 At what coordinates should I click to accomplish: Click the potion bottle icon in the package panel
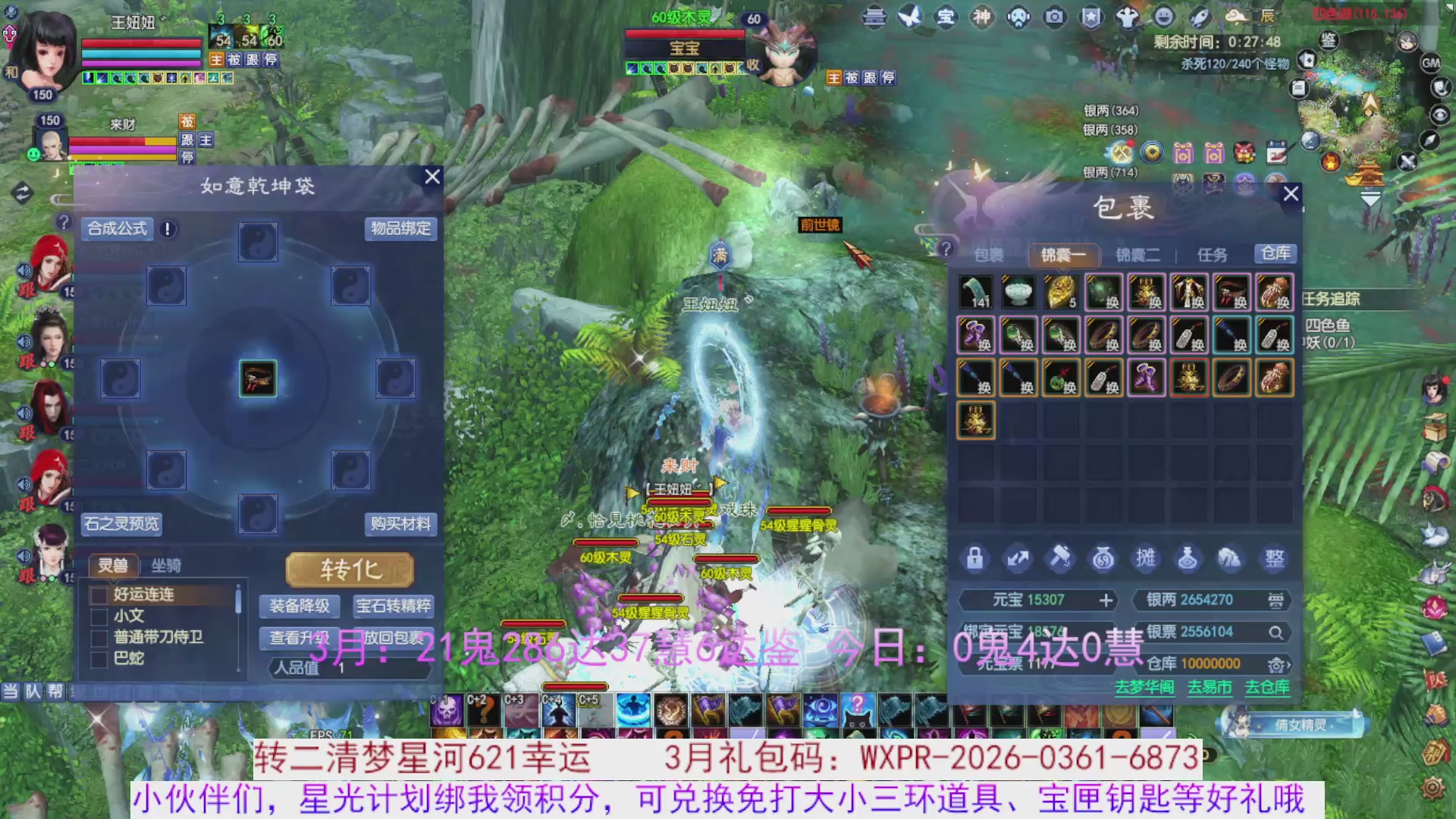[x=1188, y=559]
